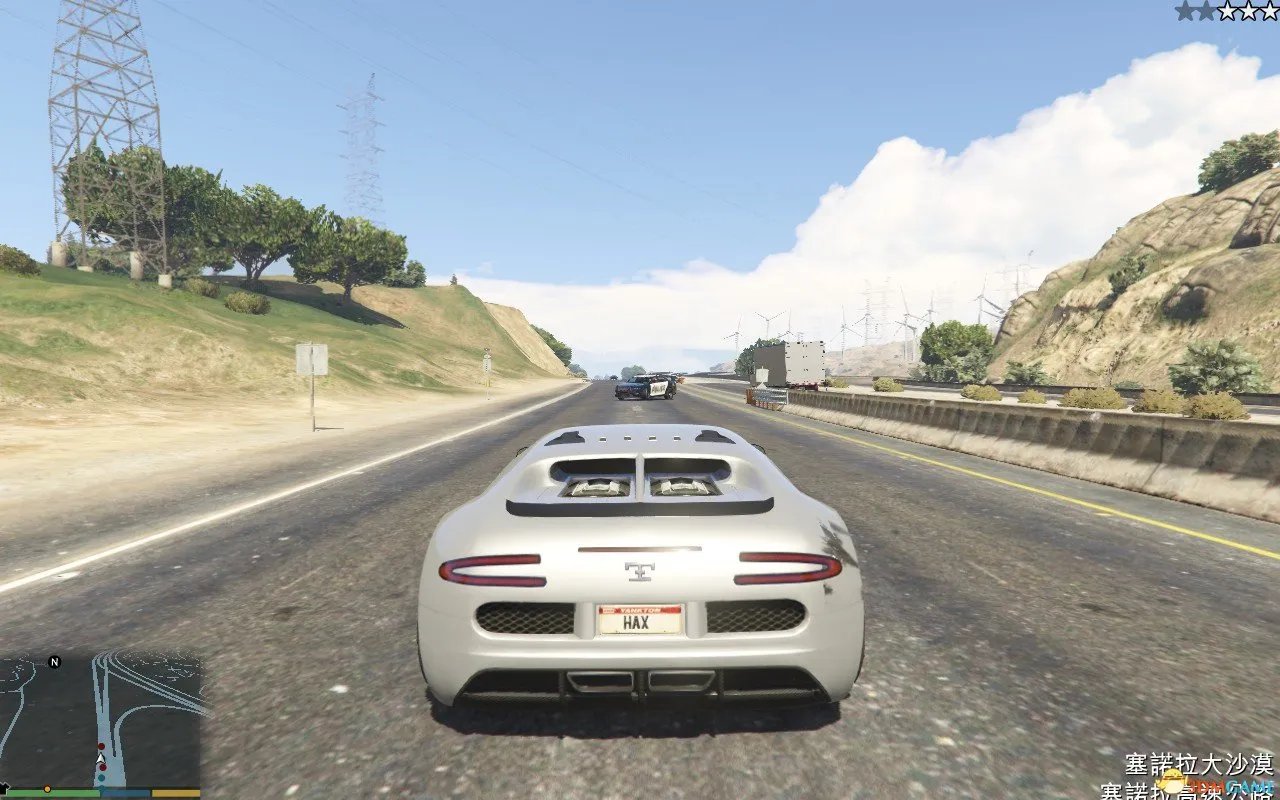Screen dimensions: 1280x800
Task: Click the first wanted-level star
Action: point(1185,11)
